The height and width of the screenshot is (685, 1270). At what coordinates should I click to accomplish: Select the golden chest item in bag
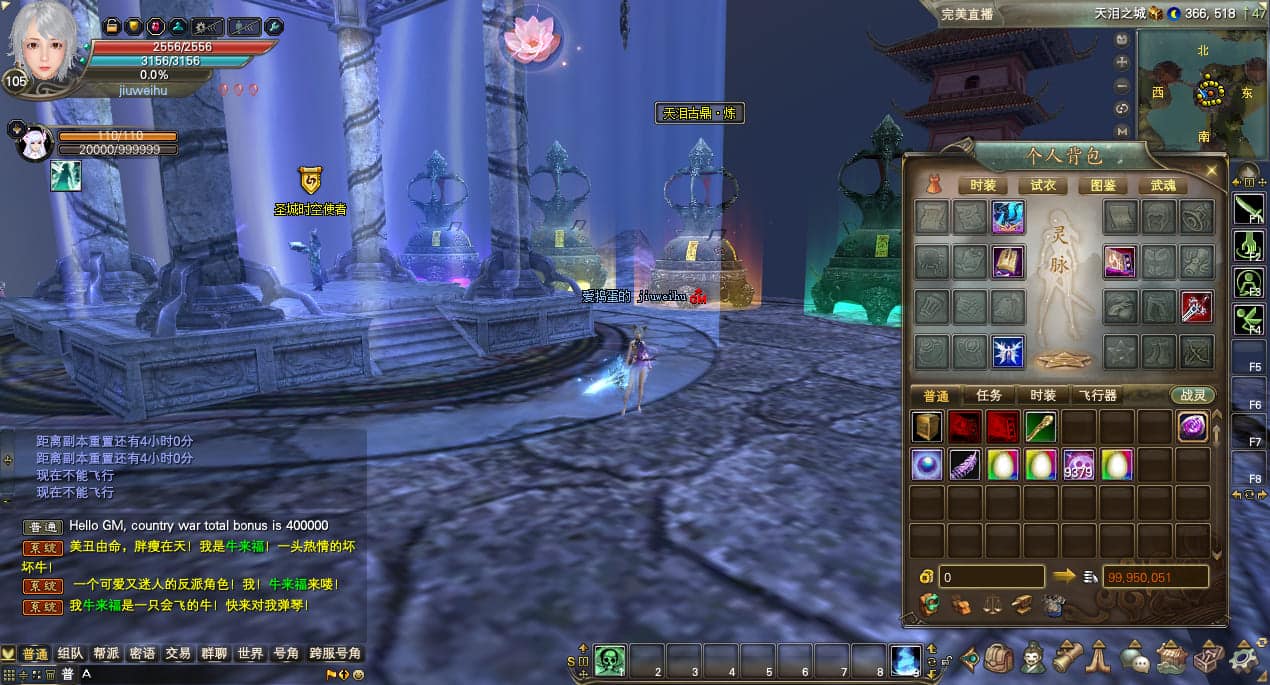click(927, 427)
